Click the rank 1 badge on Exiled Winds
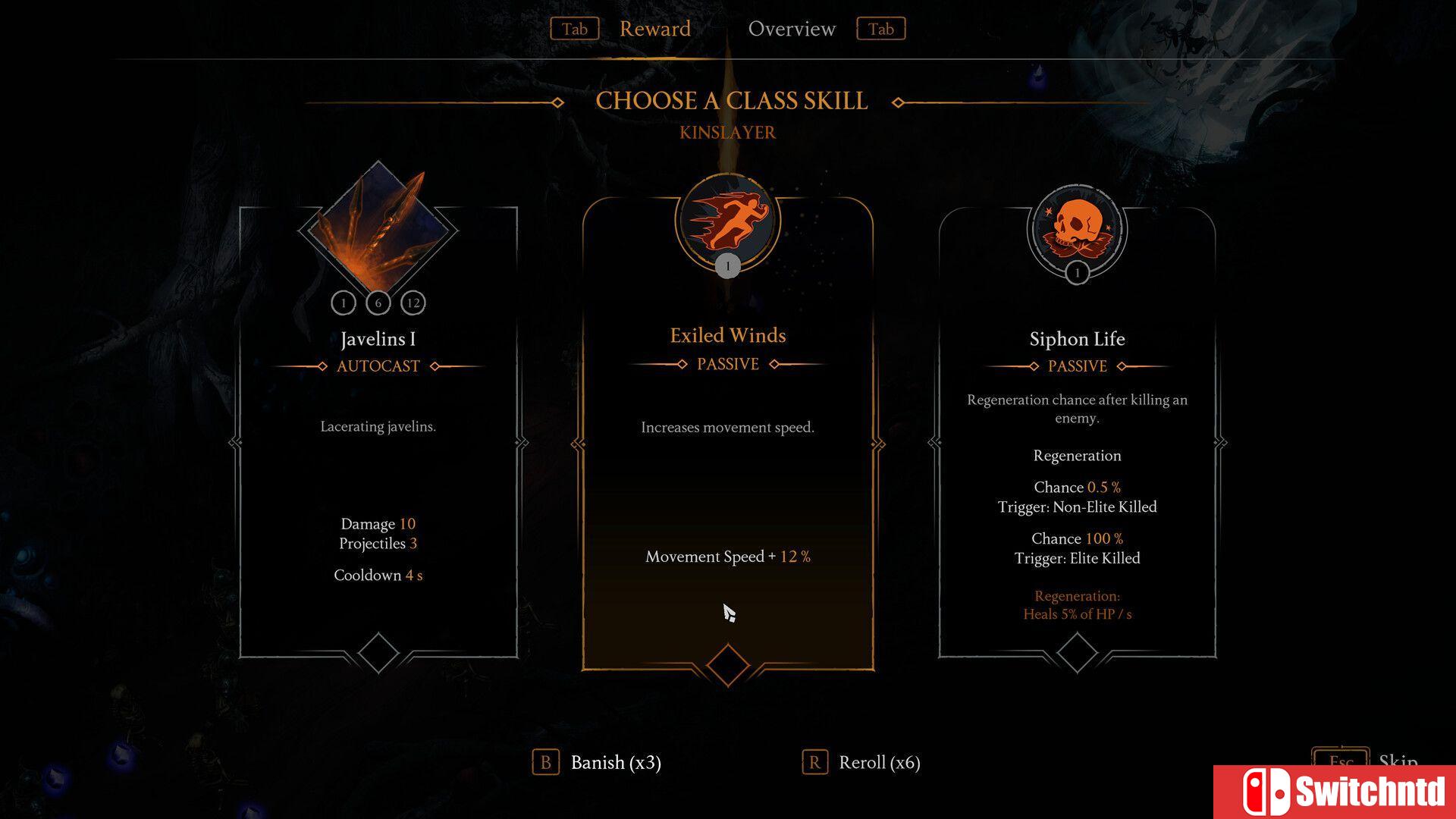 coord(727,266)
